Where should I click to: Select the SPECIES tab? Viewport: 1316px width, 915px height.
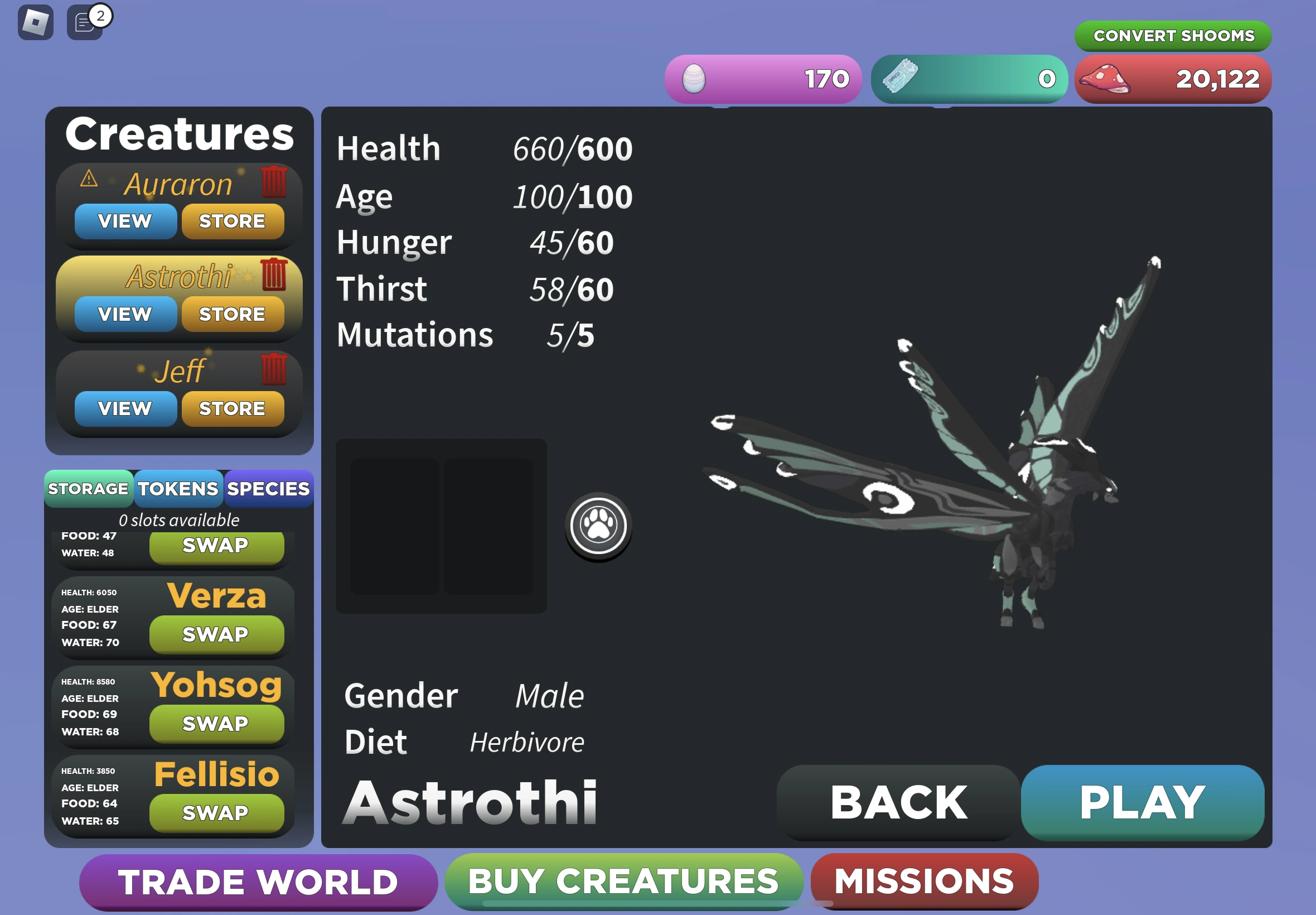267,488
